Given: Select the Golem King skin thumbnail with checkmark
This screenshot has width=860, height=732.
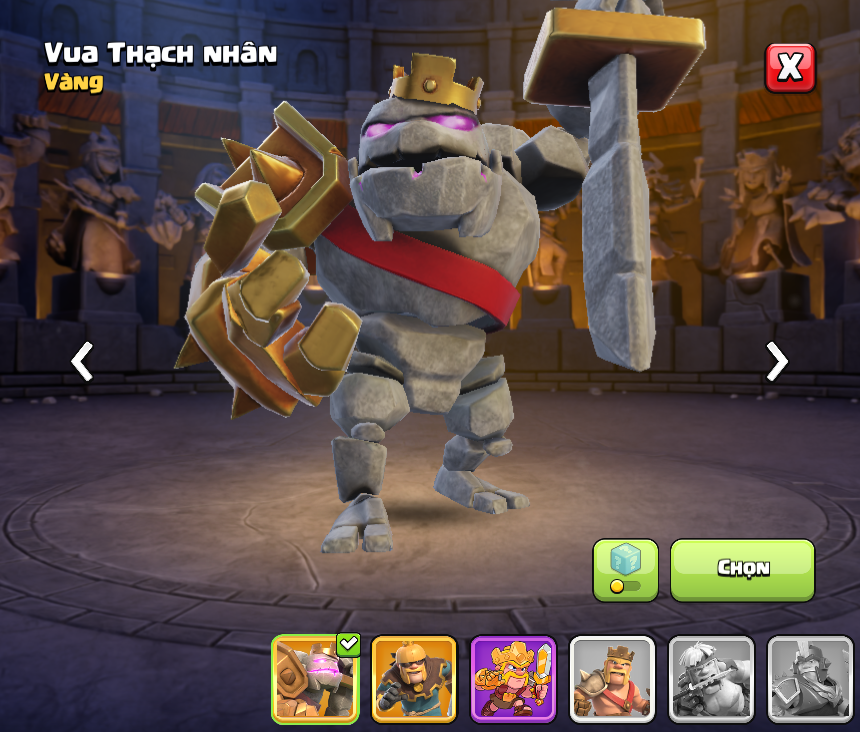Looking at the screenshot, I should [x=315, y=678].
